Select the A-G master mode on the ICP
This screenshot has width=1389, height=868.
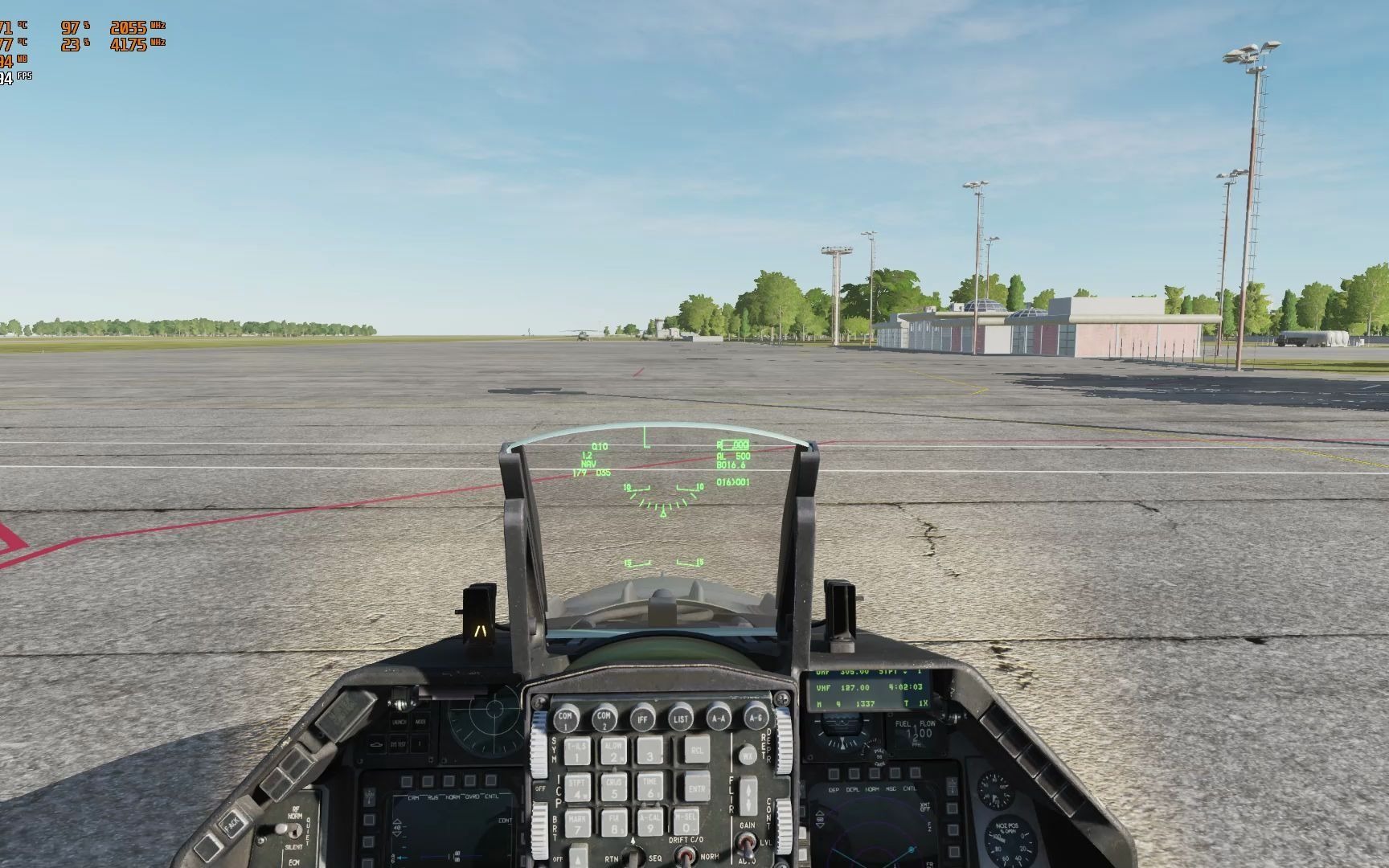tap(756, 719)
